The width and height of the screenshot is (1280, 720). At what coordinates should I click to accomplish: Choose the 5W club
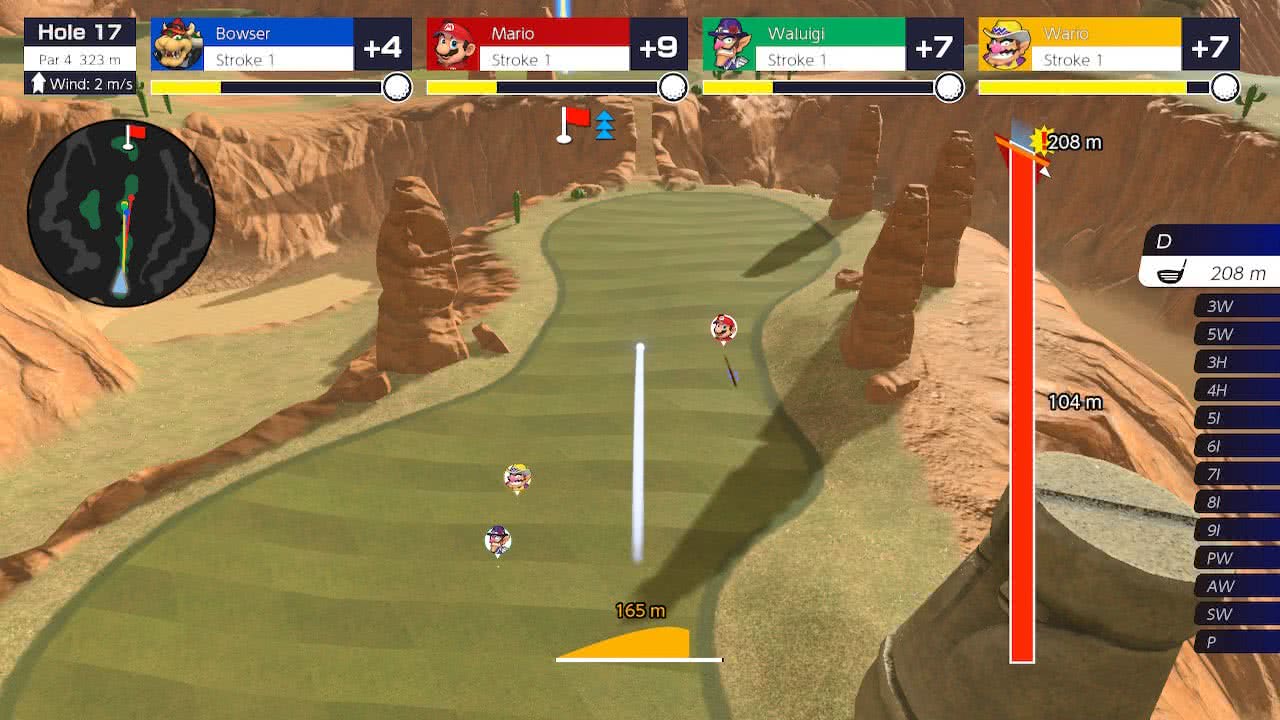point(1236,334)
